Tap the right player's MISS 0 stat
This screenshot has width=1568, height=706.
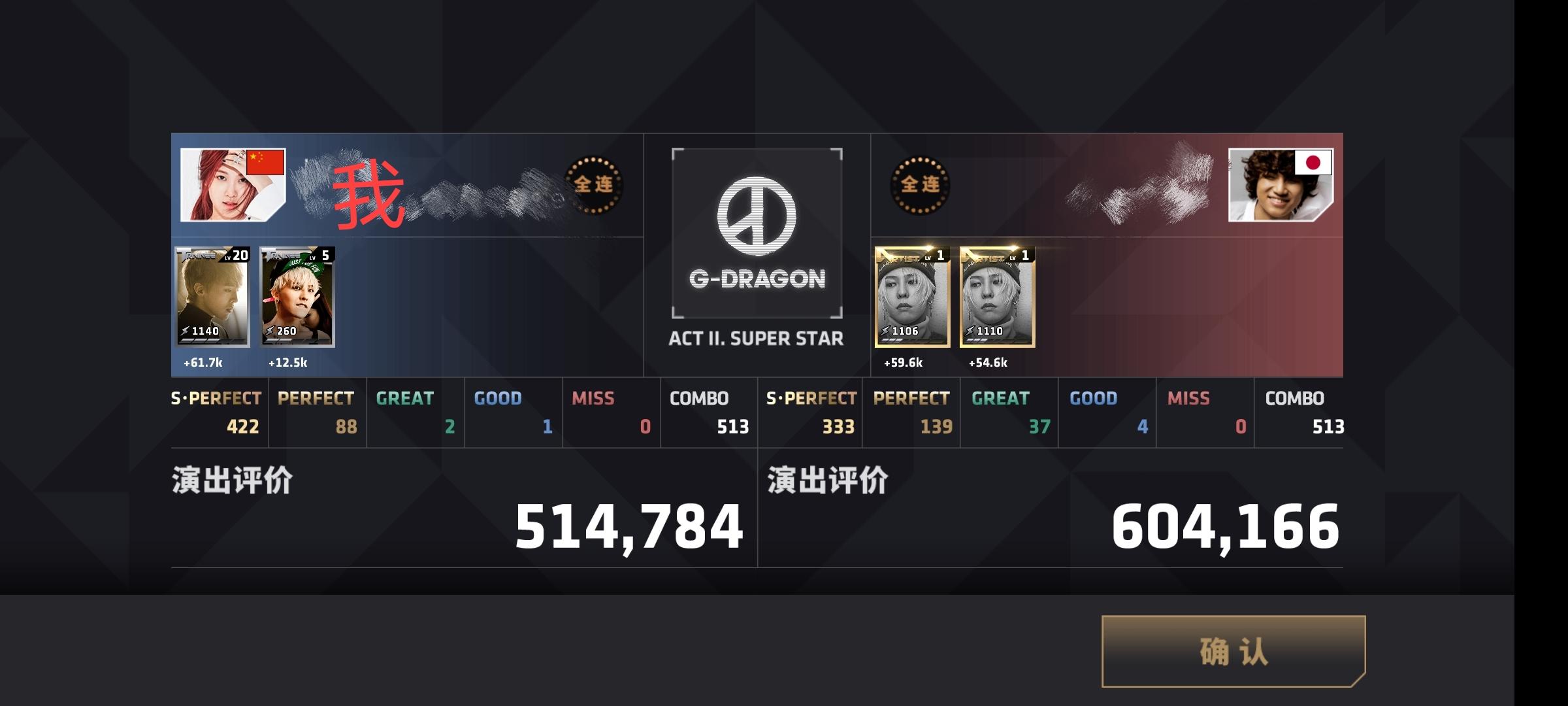click(1205, 412)
